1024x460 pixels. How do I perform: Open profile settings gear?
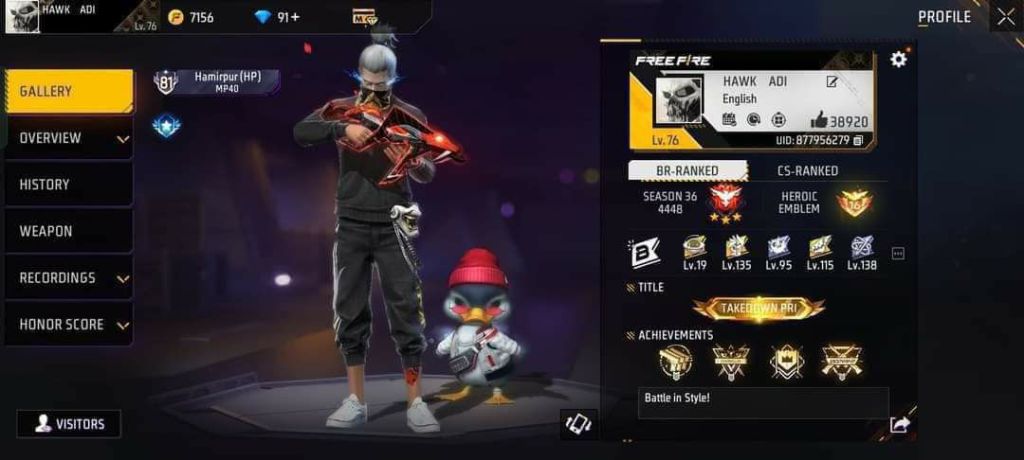pos(898,59)
